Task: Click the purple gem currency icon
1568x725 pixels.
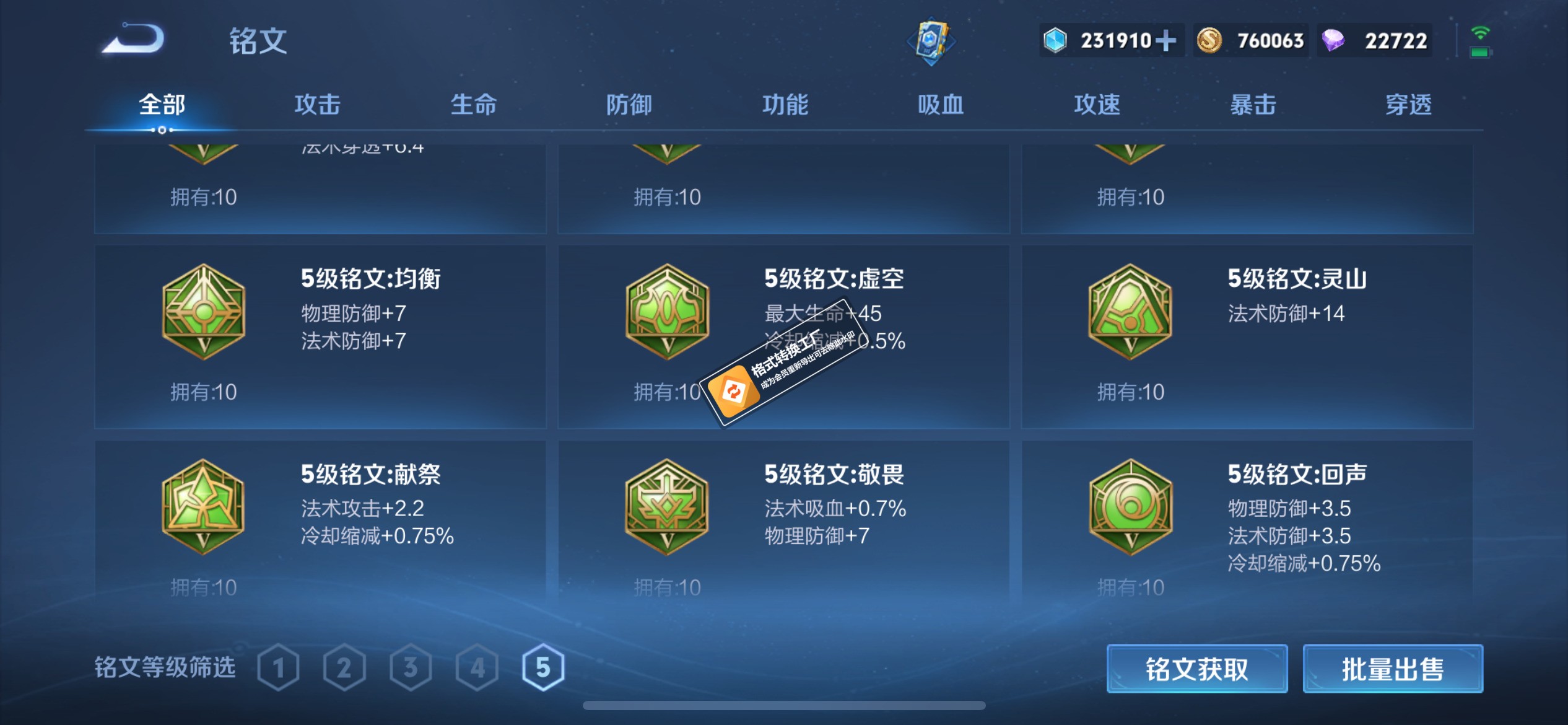Action: (1333, 40)
